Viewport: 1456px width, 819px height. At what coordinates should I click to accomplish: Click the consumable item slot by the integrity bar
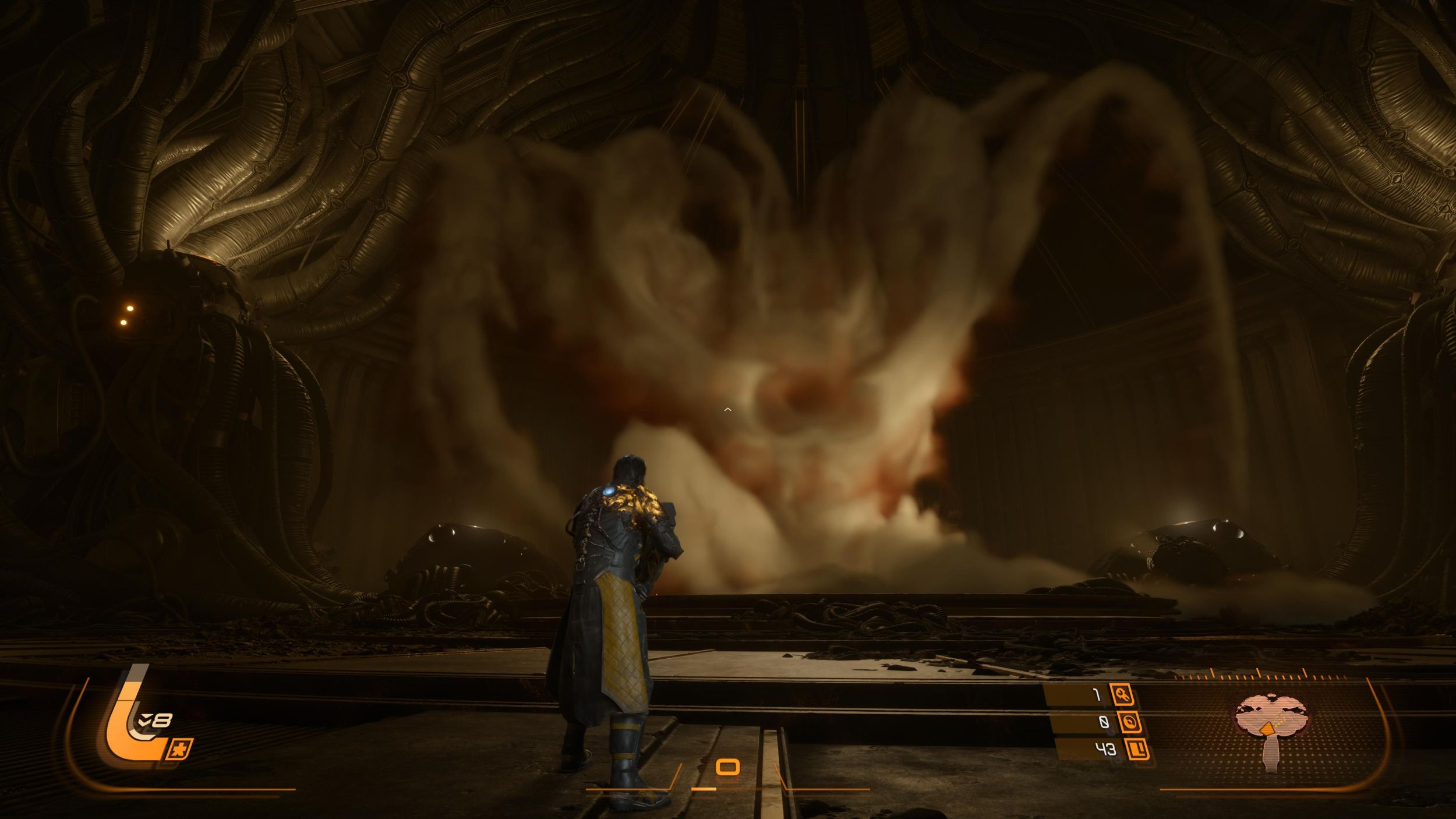pos(180,749)
